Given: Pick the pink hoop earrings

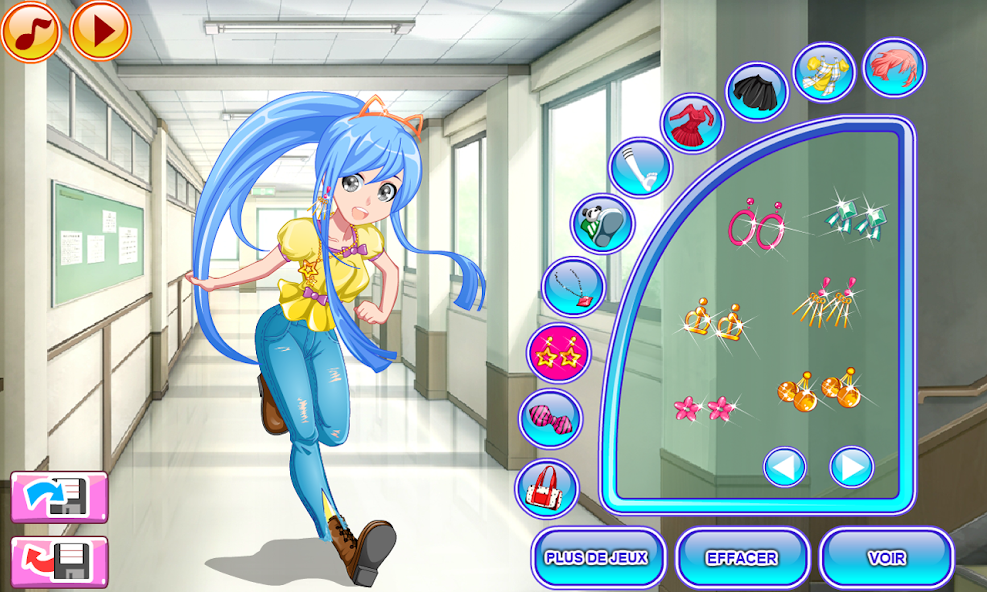Looking at the screenshot, I should 757,226.
